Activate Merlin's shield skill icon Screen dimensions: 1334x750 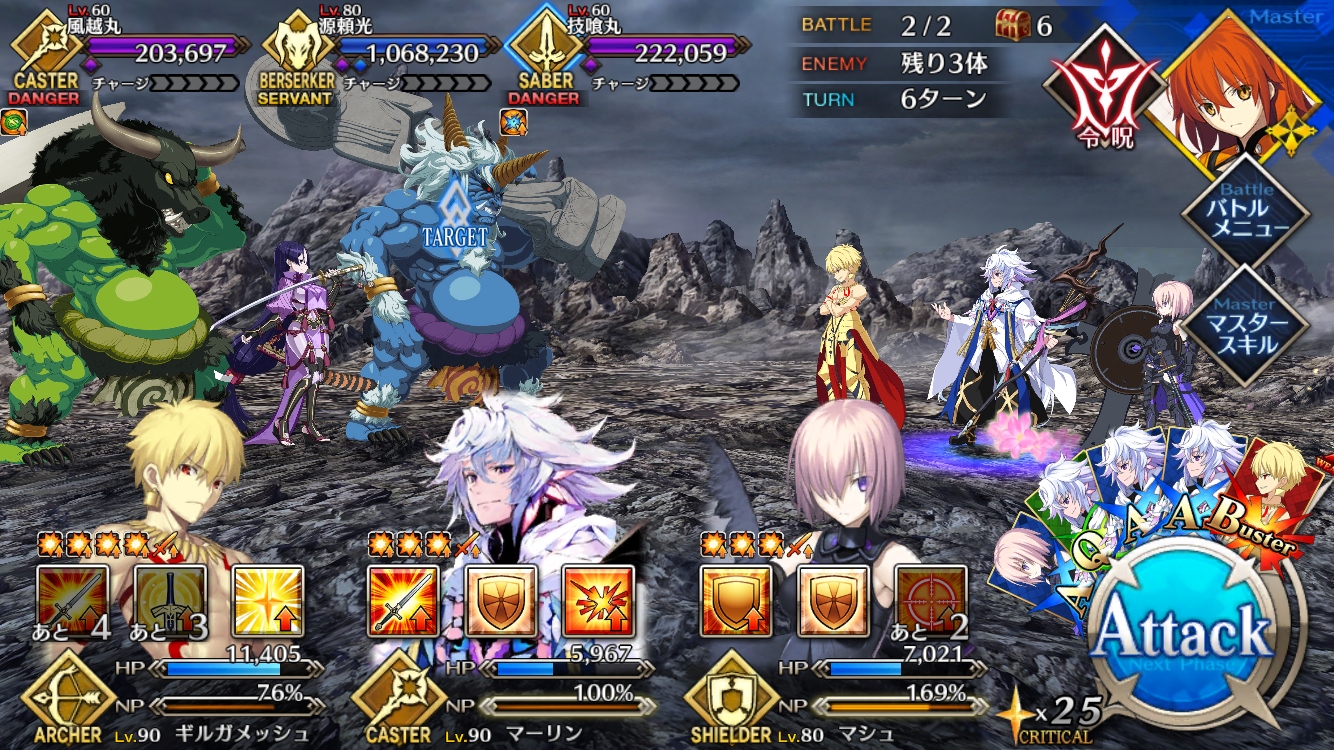pos(501,600)
